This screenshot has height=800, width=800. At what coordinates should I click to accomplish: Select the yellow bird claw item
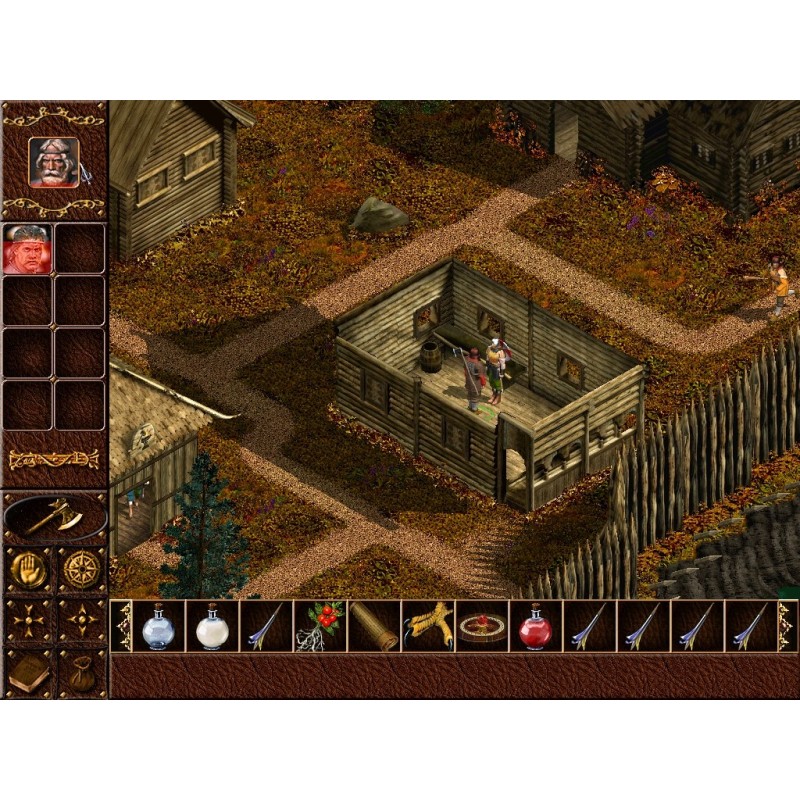click(x=428, y=627)
